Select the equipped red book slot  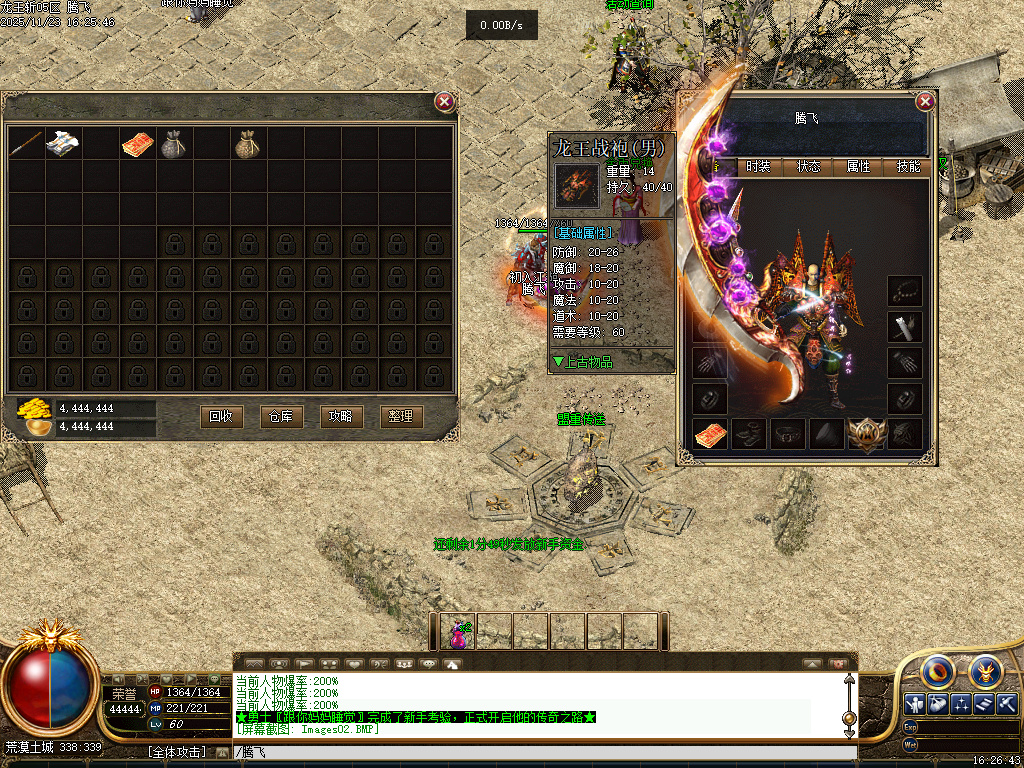point(710,434)
